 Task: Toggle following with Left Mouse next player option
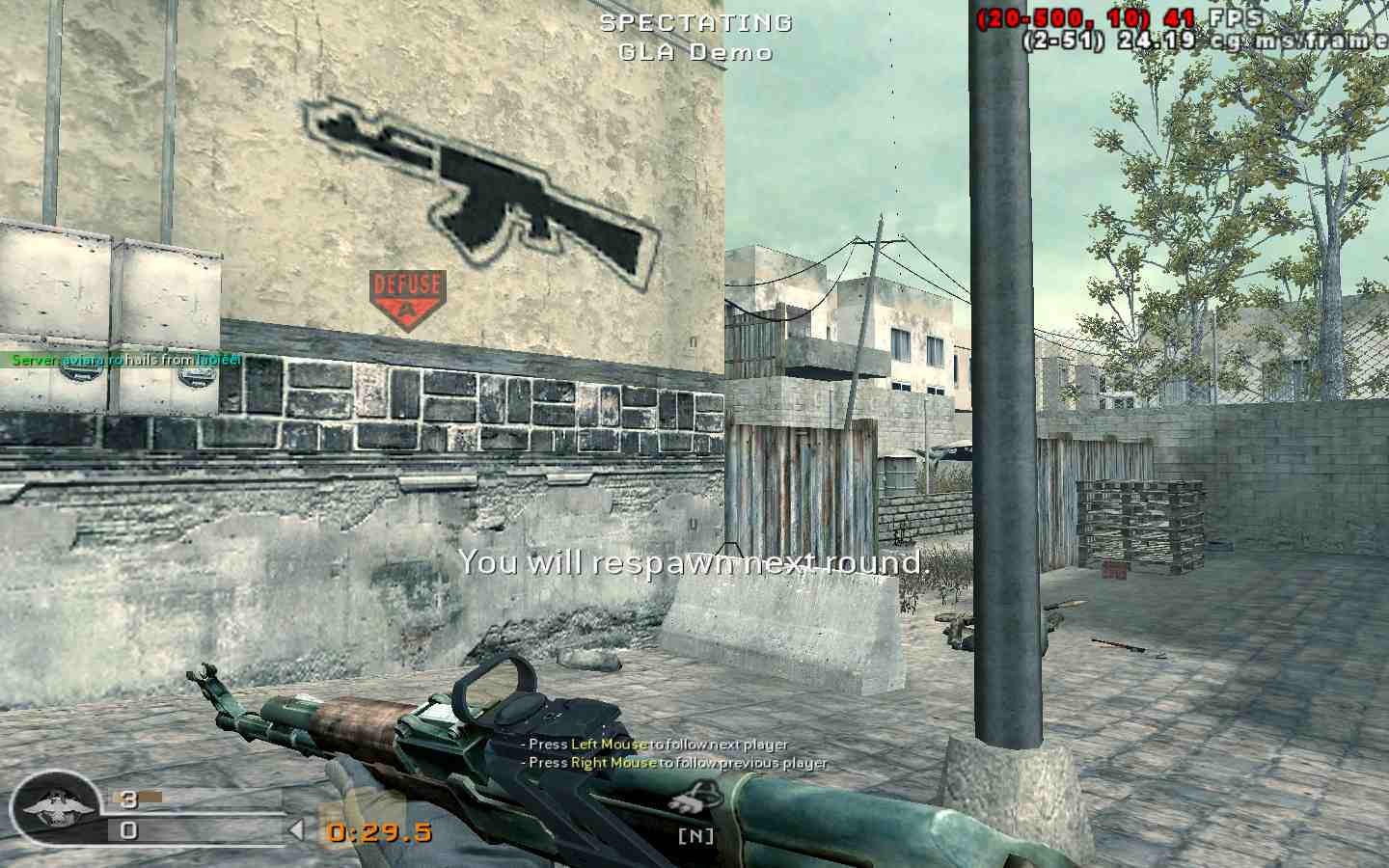656,745
